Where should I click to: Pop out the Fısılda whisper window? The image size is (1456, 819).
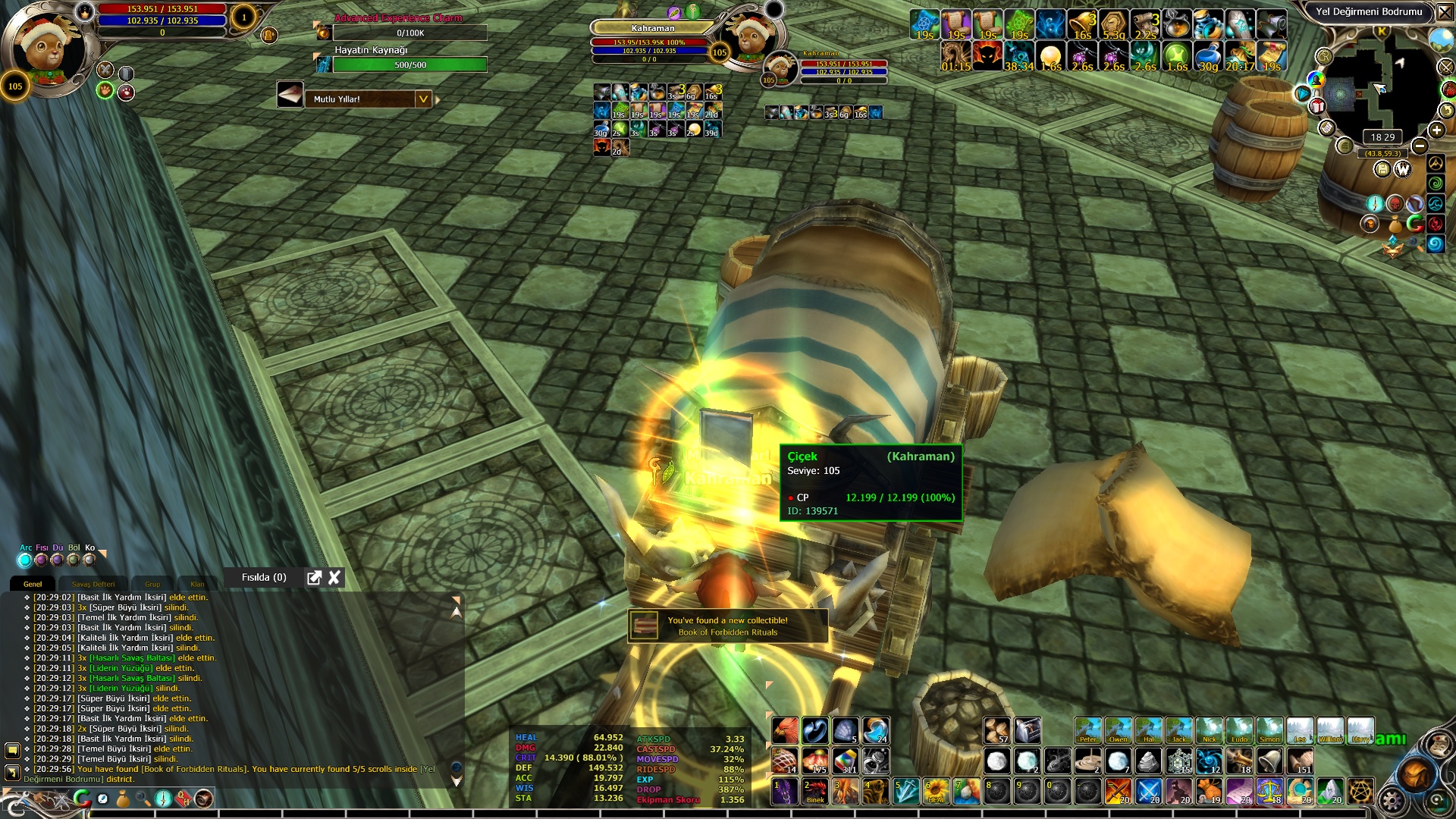pos(314,578)
